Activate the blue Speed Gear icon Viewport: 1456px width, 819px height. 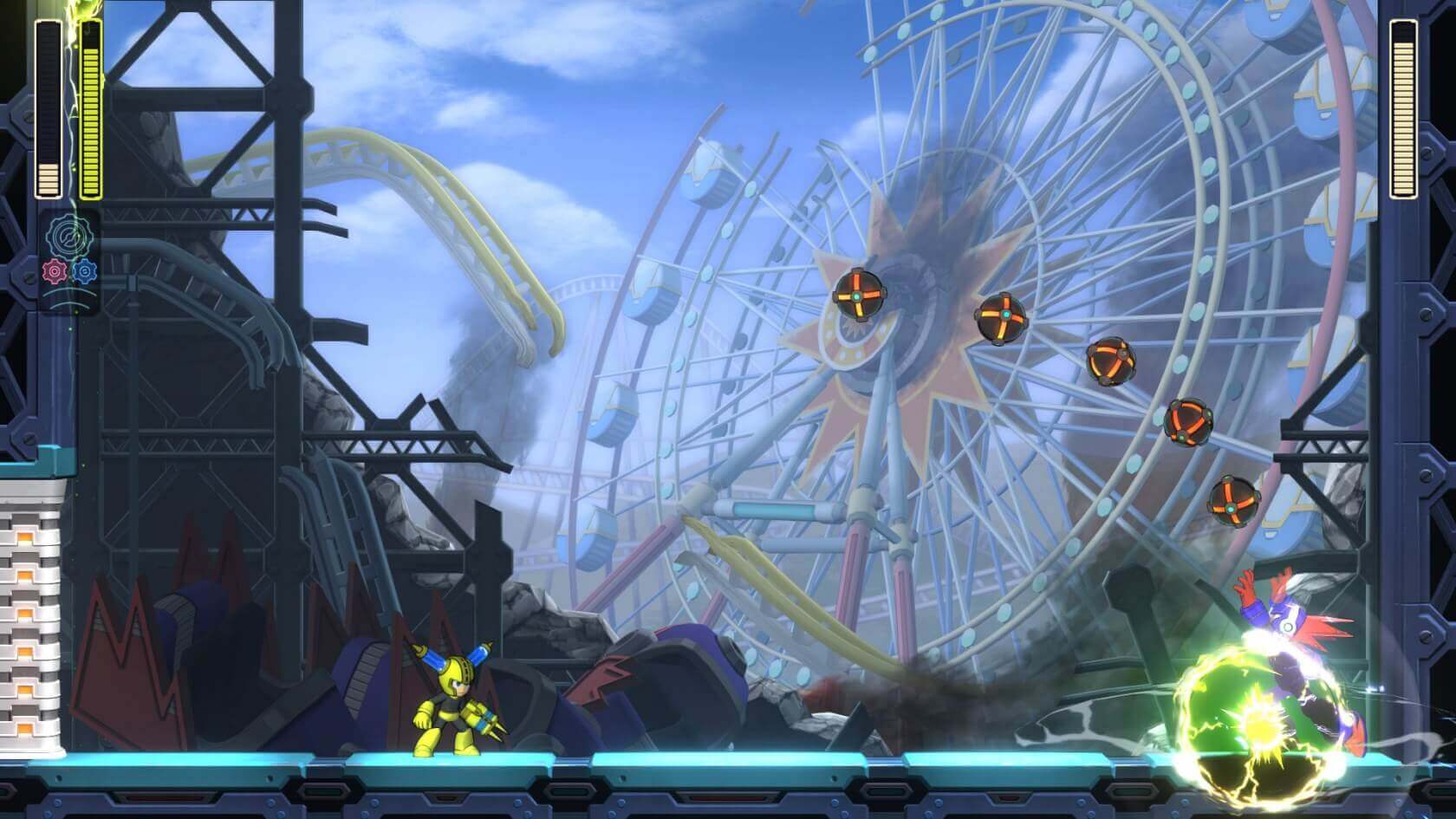pos(83,272)
